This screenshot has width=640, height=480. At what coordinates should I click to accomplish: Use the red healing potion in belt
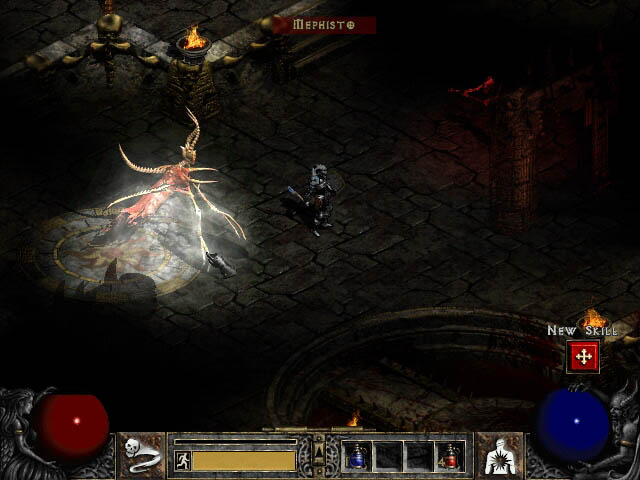450,456
